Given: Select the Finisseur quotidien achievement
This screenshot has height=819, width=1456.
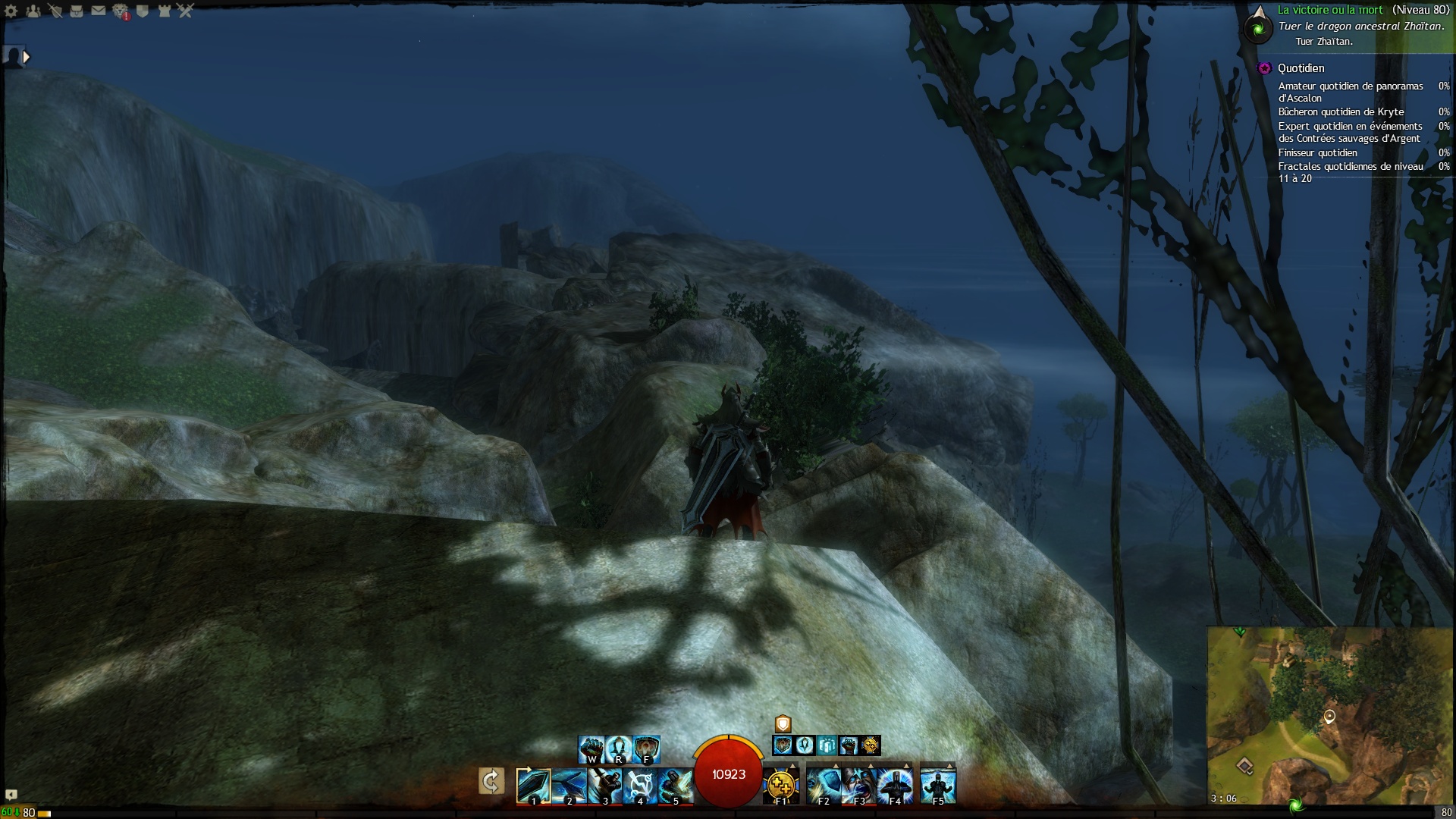Looking at the screenshot, I should tap(1317, 152).
